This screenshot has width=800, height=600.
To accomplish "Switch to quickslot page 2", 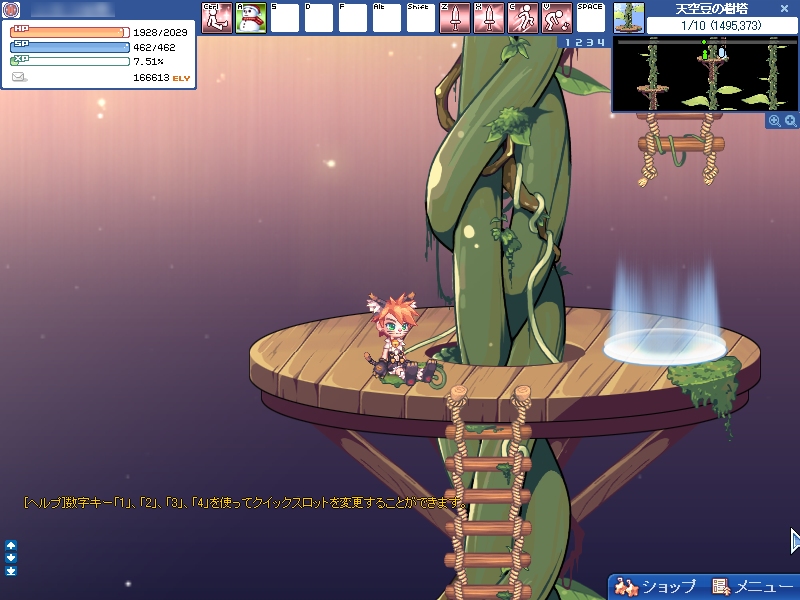I will (577, 42).
